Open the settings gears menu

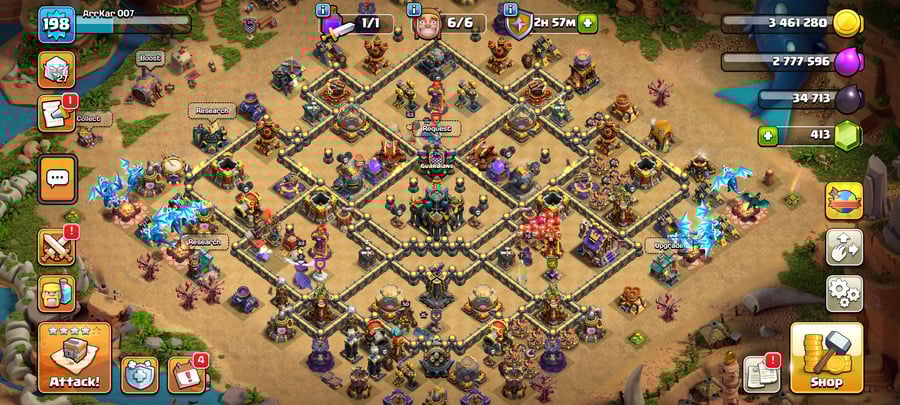click(x=844, y=293)
